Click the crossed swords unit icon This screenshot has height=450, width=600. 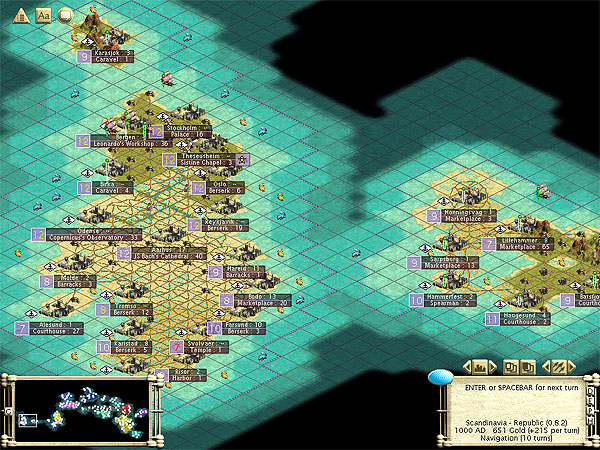click(559, 366)
